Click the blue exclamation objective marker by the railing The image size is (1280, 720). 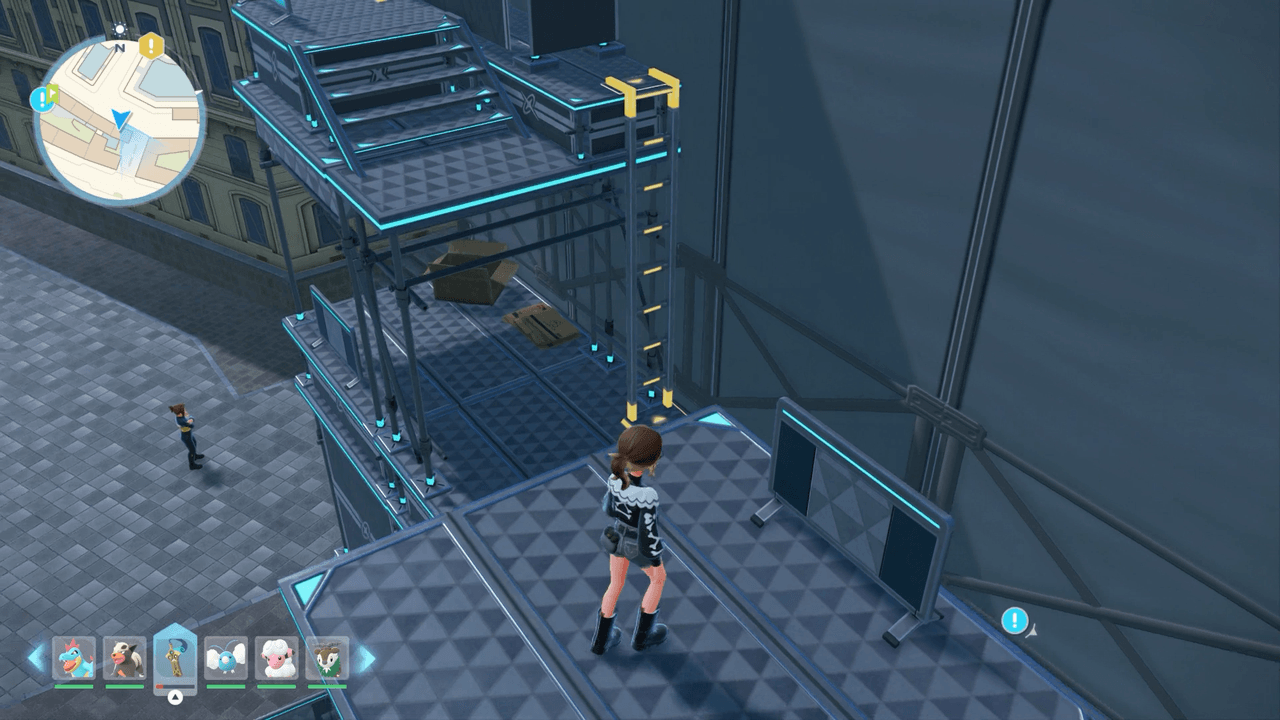(x=1015, y=621)
